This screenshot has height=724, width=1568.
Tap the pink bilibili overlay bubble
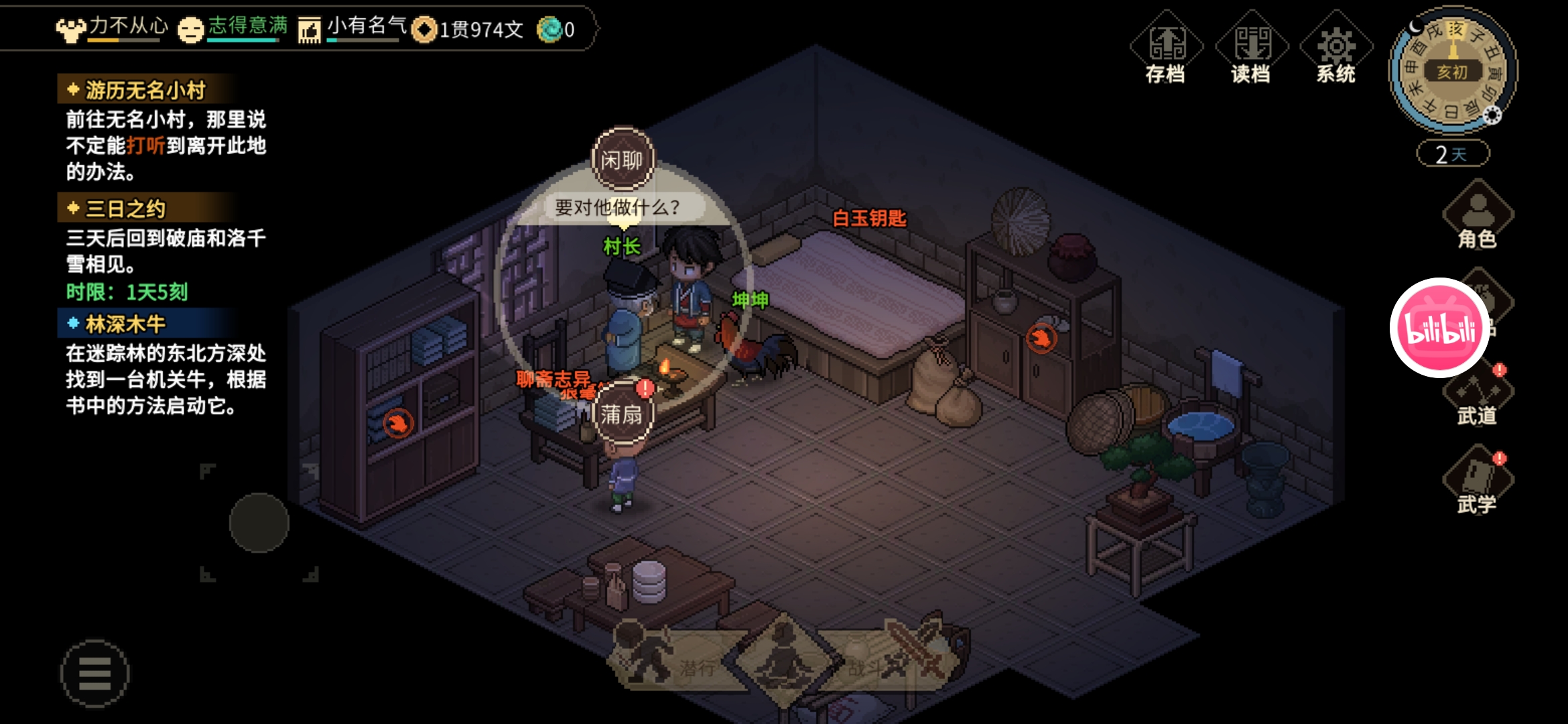pyautogui.click(x=1439, y=328)
